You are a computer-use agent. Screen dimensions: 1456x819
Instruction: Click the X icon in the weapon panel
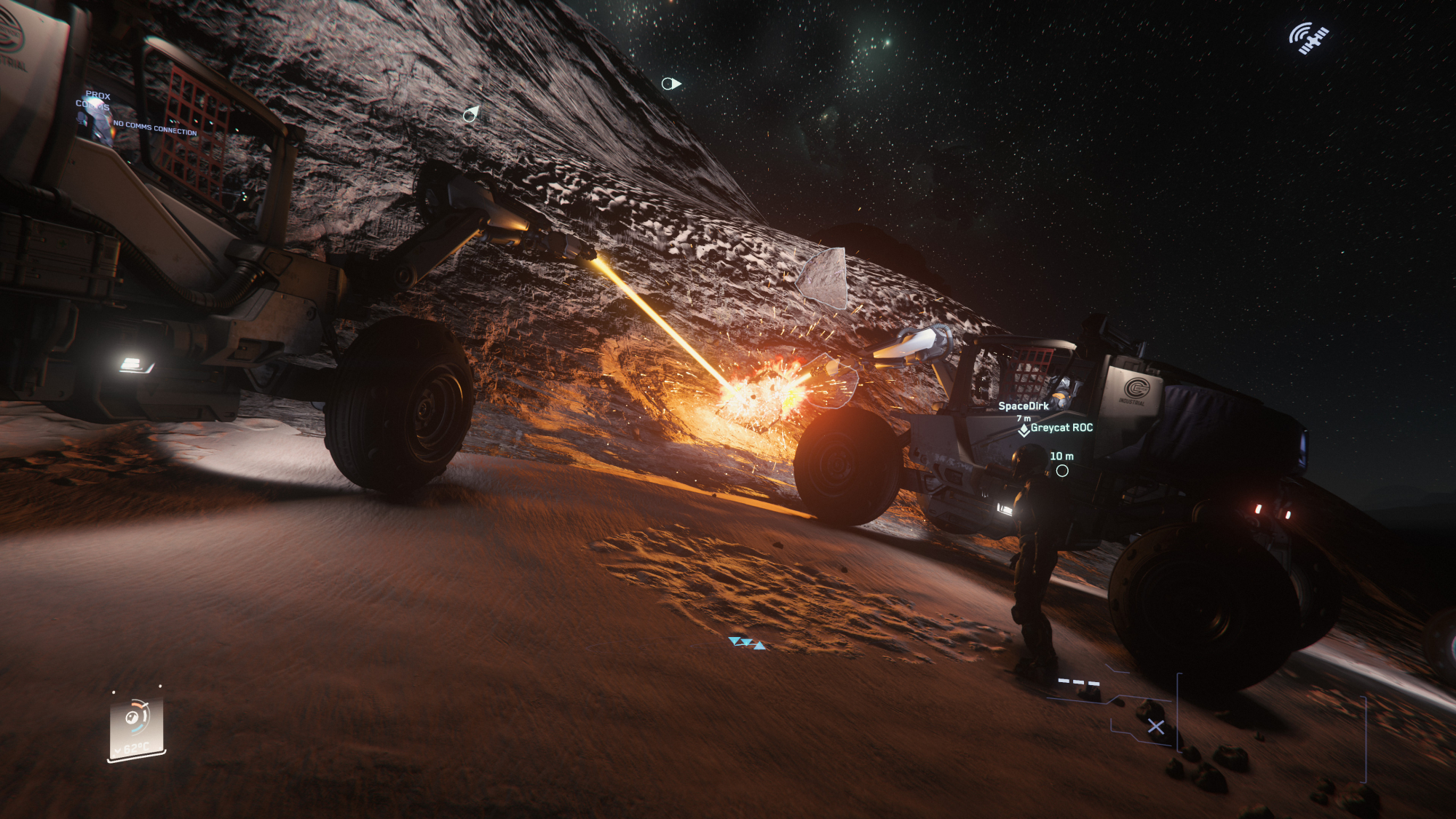point(1155,727)
